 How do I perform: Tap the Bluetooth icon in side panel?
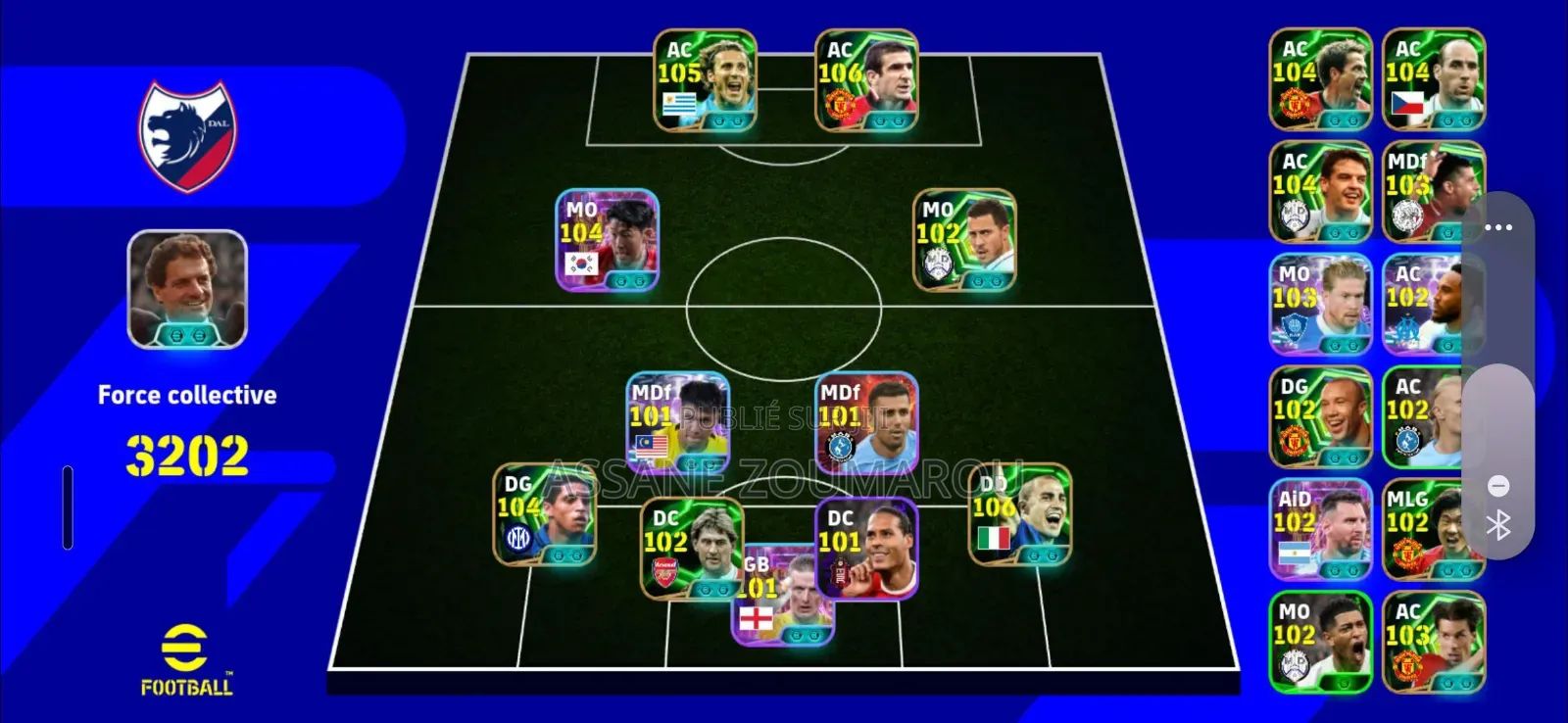tap(1498, 522)
